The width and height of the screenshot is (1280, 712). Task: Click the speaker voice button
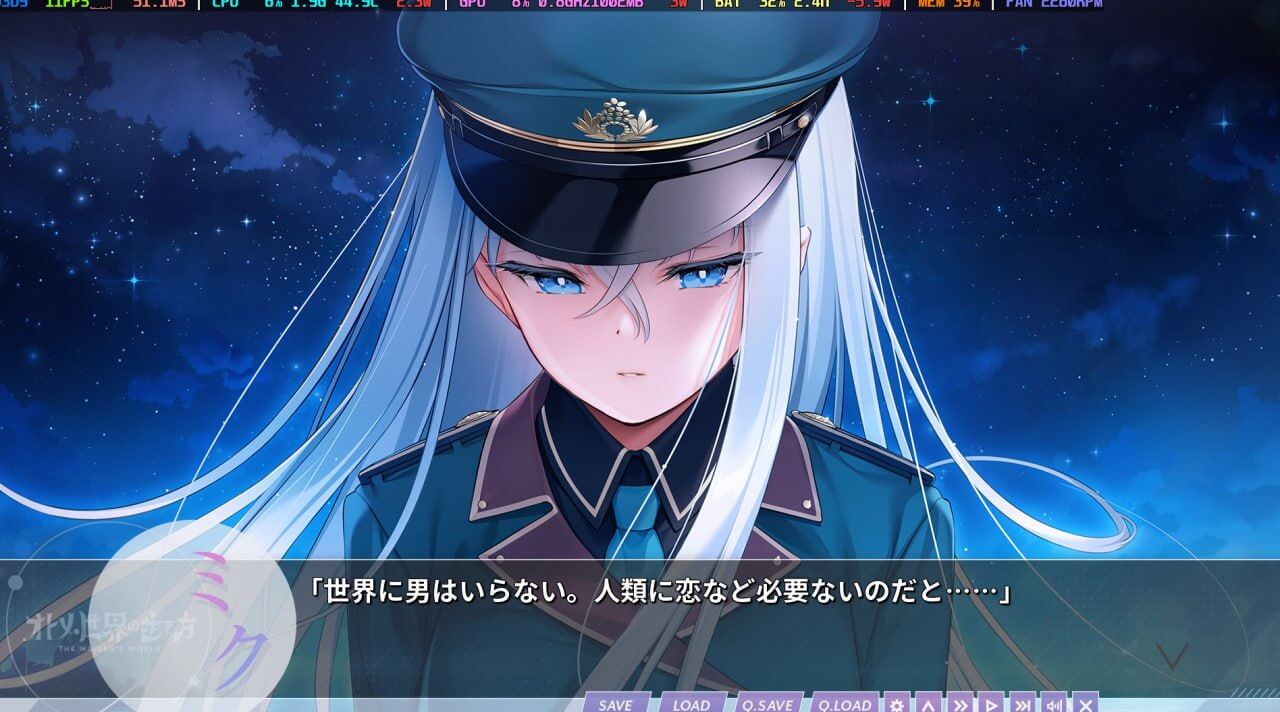point(1053,704)
